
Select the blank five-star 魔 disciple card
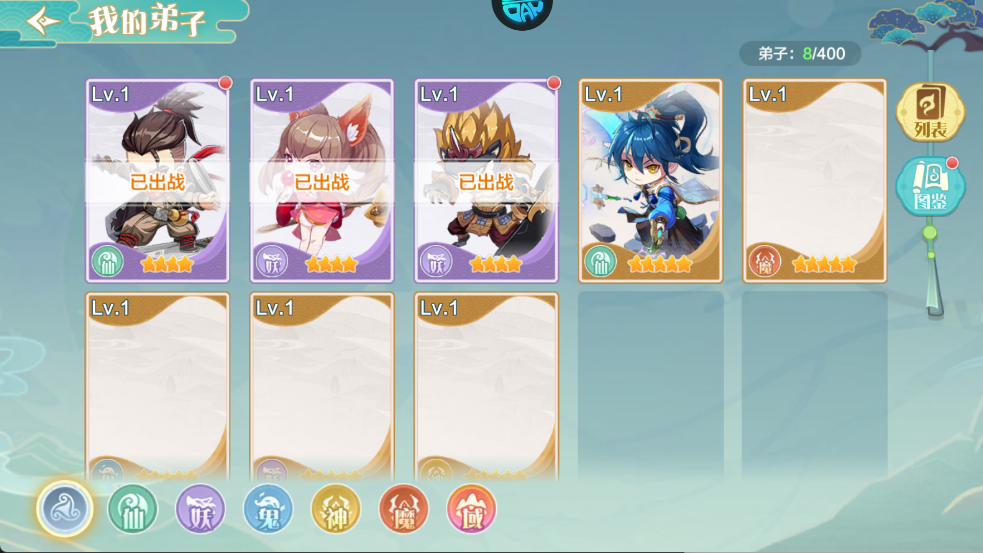coord(814,180)
